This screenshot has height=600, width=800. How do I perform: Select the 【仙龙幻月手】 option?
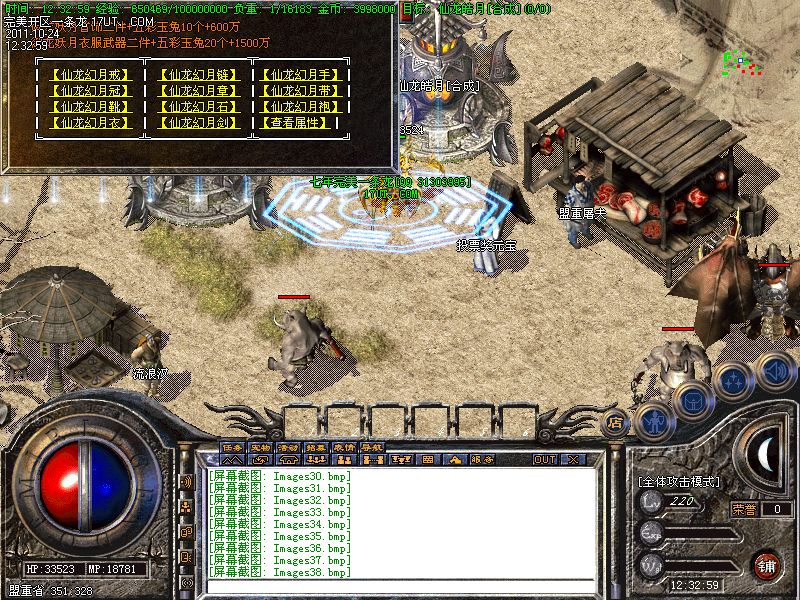tap(299, 75)
